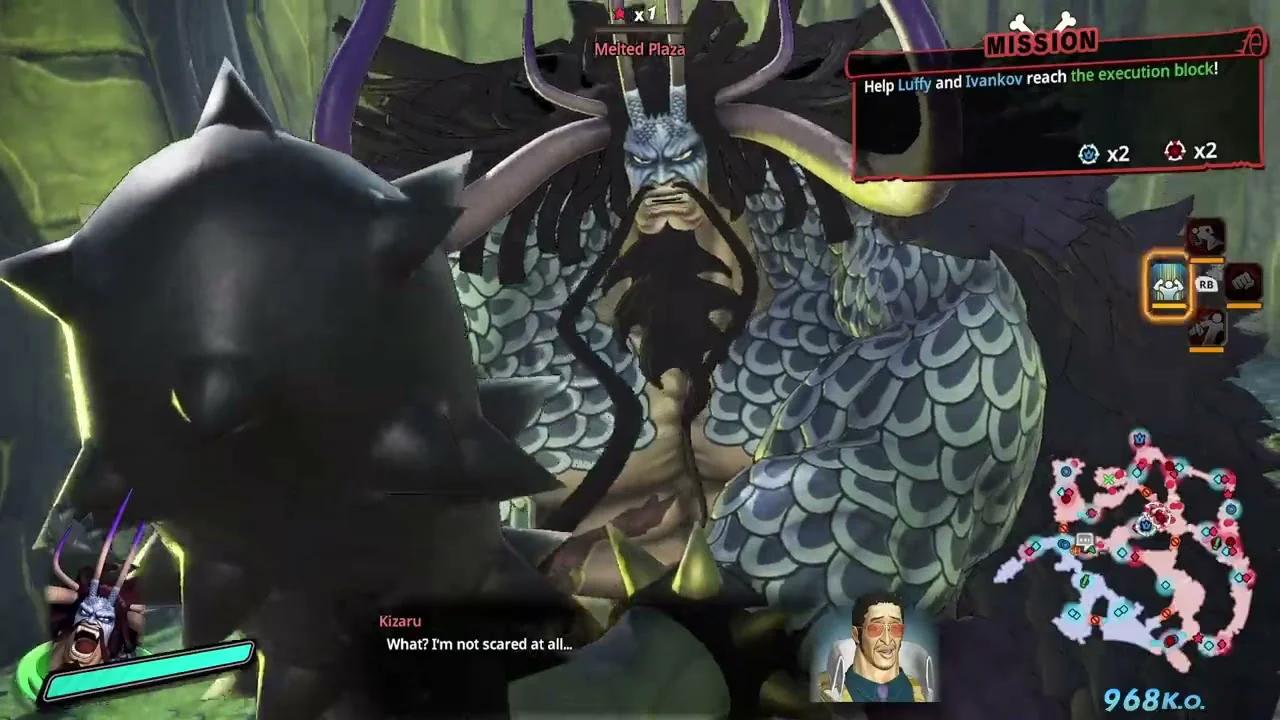1280x720 pixels.
Task: Click the Melted Plaza location label
Action: pyautogui.click(x=639, y=48)
